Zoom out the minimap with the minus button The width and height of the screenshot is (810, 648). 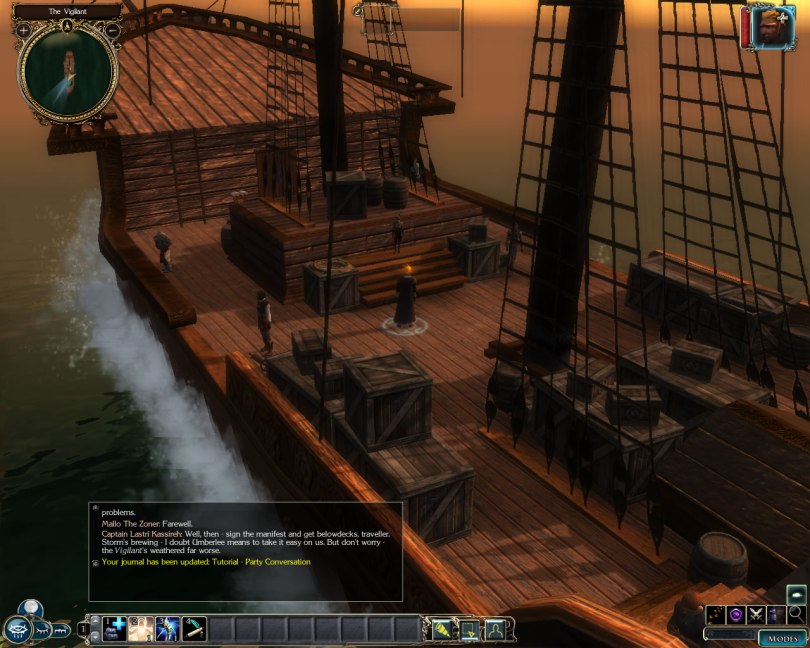pyautogui.click(x=112, y=31)
